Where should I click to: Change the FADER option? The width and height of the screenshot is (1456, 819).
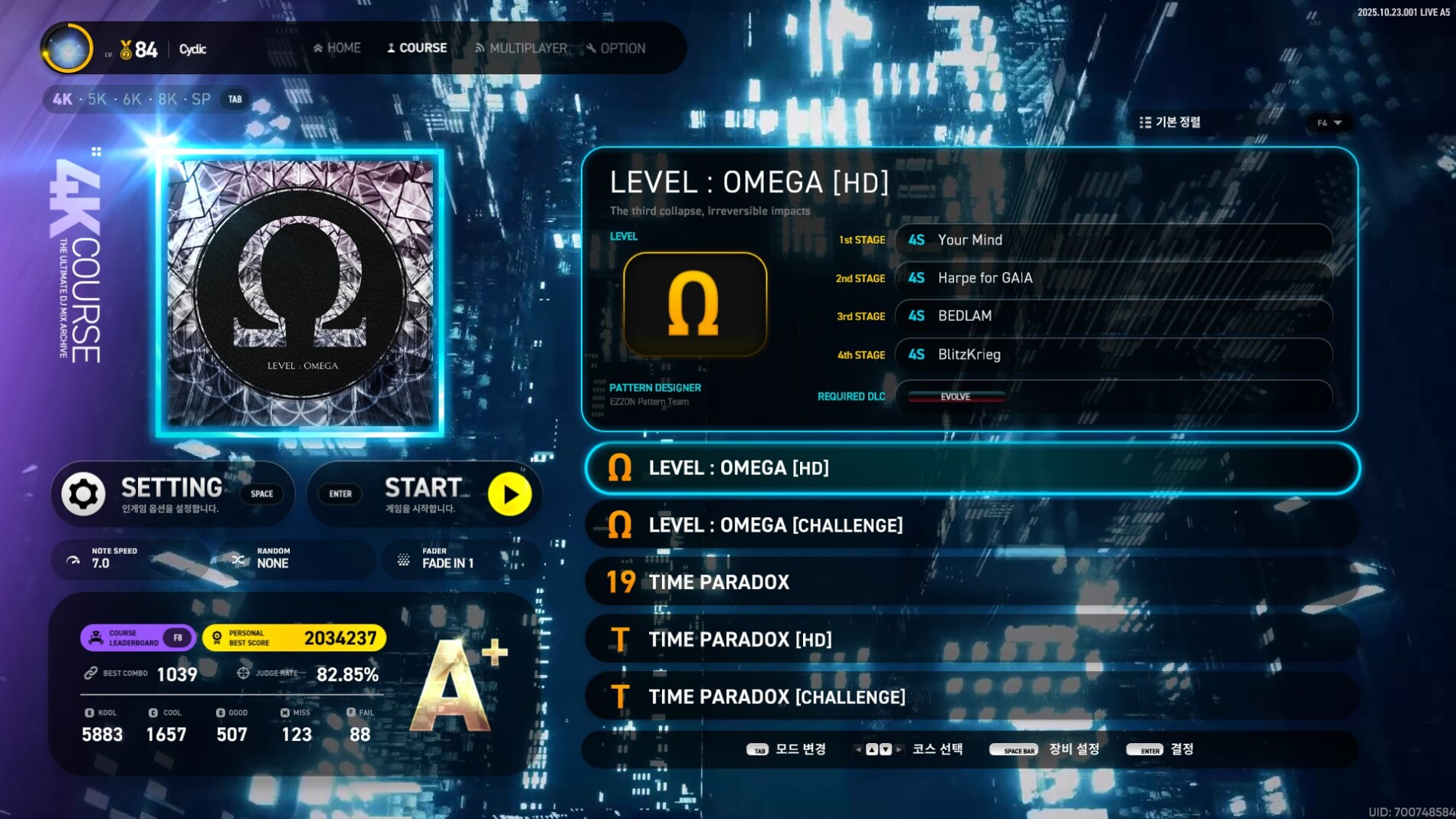click(461, 559)
